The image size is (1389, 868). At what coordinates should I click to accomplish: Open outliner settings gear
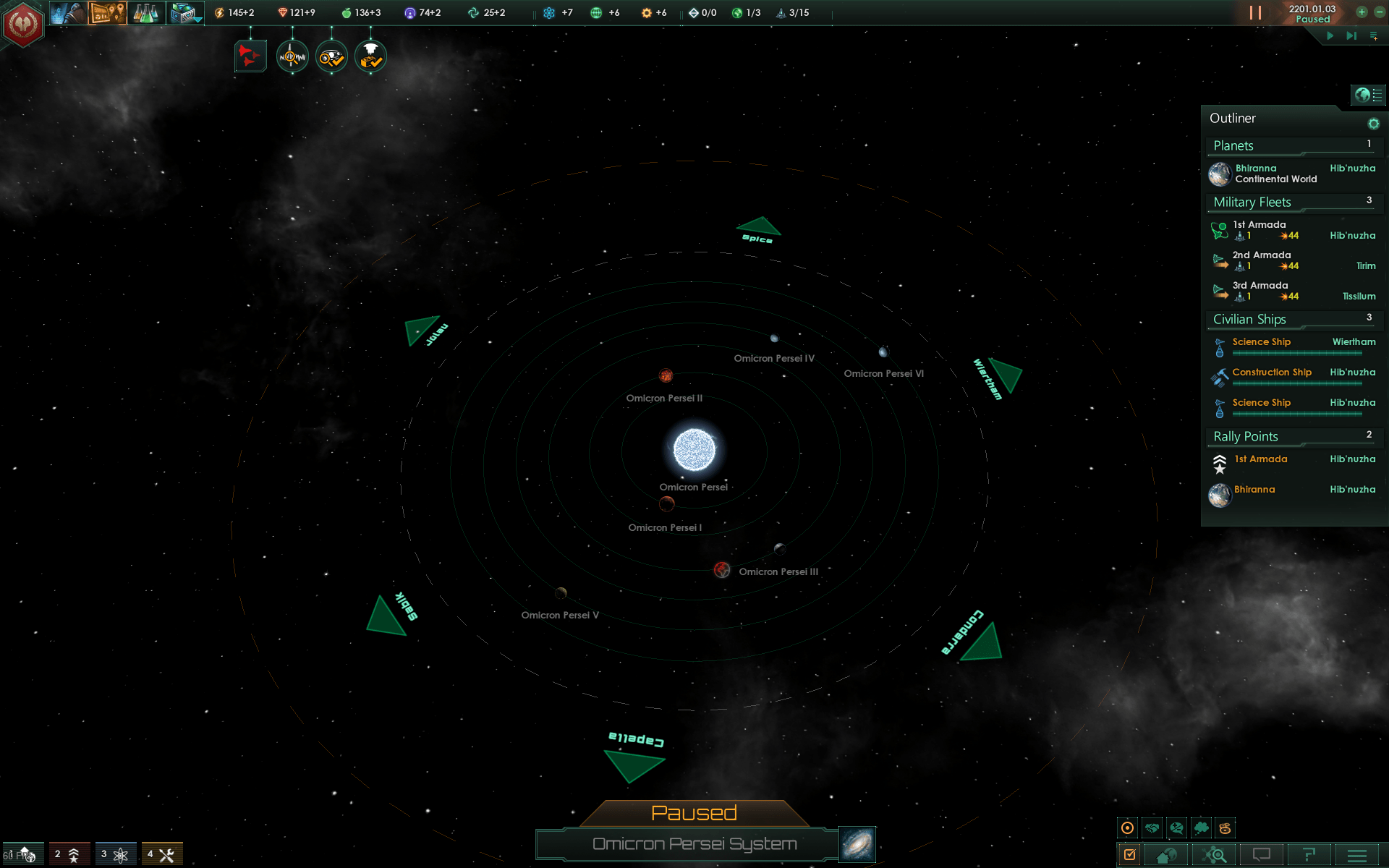[1373, 124]
